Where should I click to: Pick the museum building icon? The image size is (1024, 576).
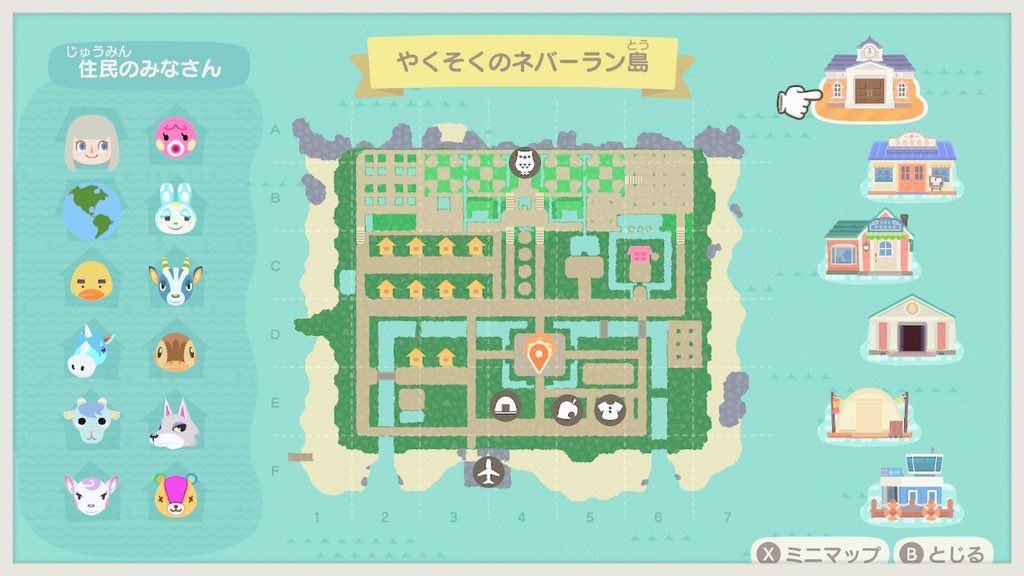(x=910, y=327)
